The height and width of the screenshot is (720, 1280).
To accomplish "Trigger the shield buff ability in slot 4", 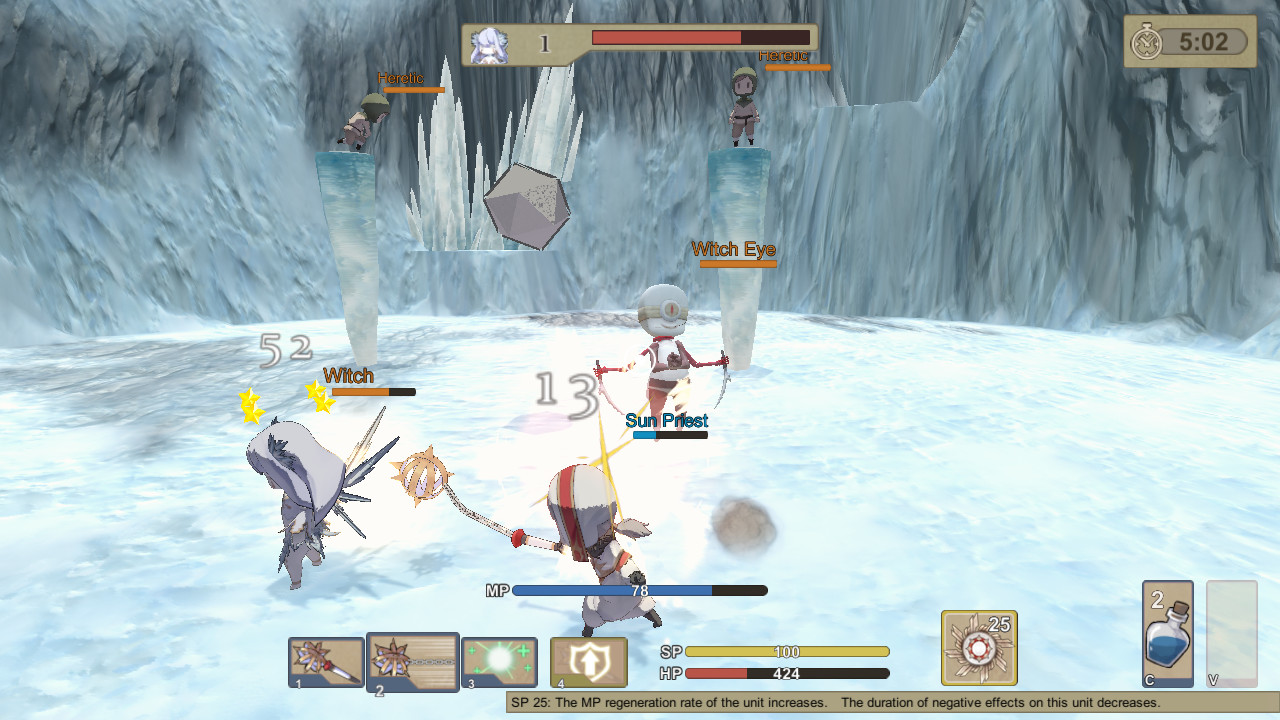I will (586, 662).
